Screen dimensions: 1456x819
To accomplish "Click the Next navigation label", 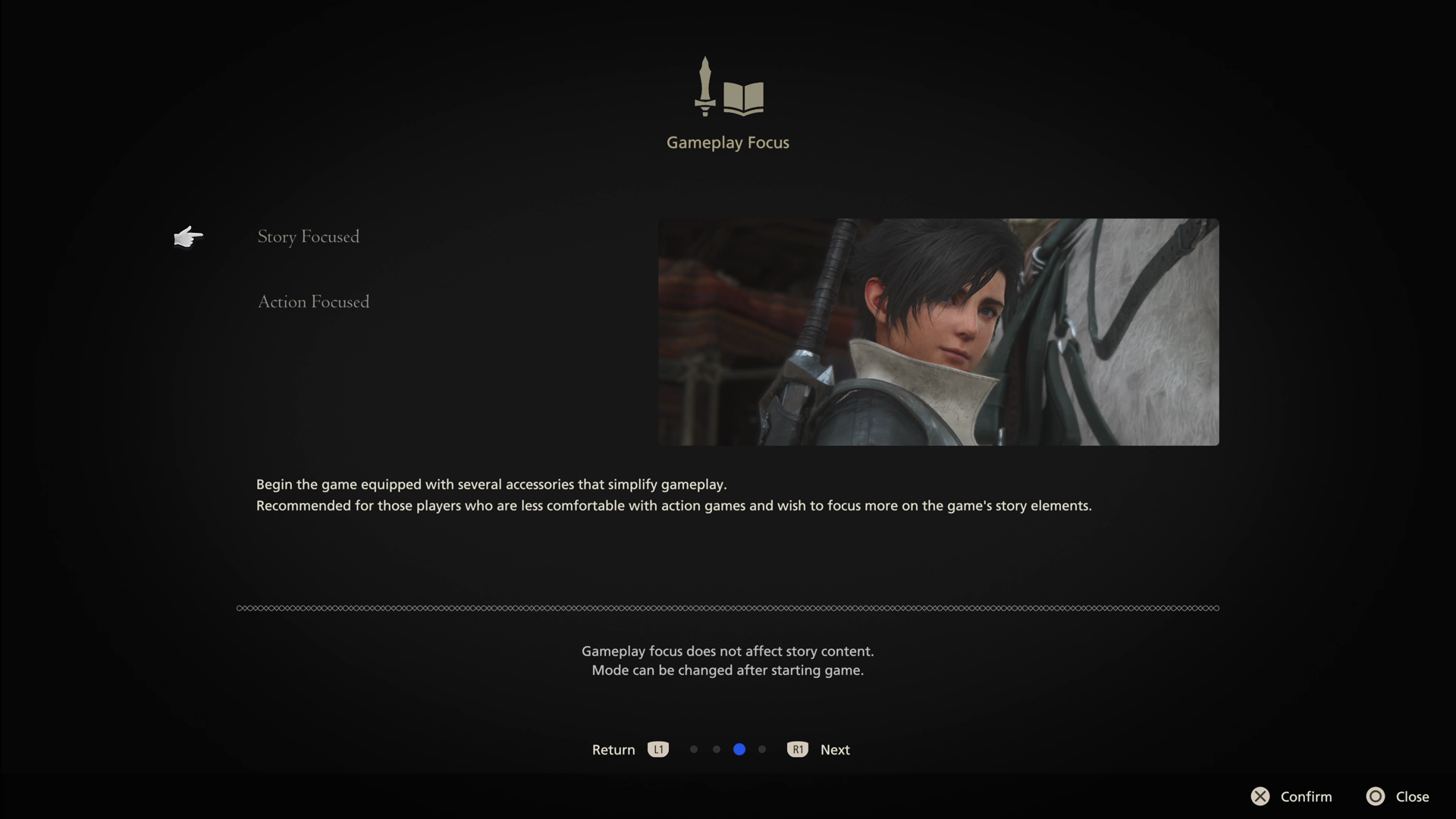I will 834,749.
